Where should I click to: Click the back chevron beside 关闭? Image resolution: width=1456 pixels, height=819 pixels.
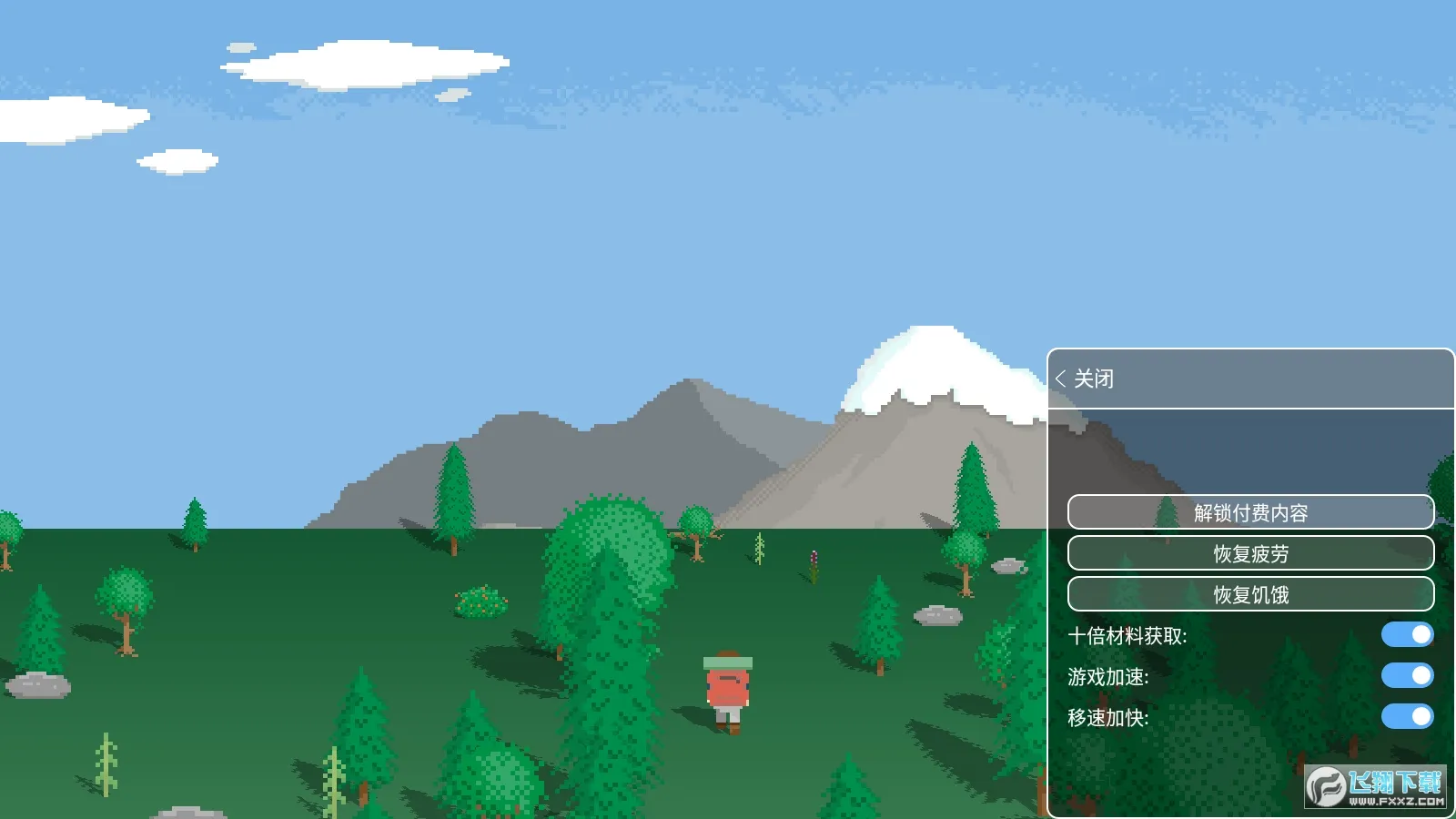coord(1061,377)
